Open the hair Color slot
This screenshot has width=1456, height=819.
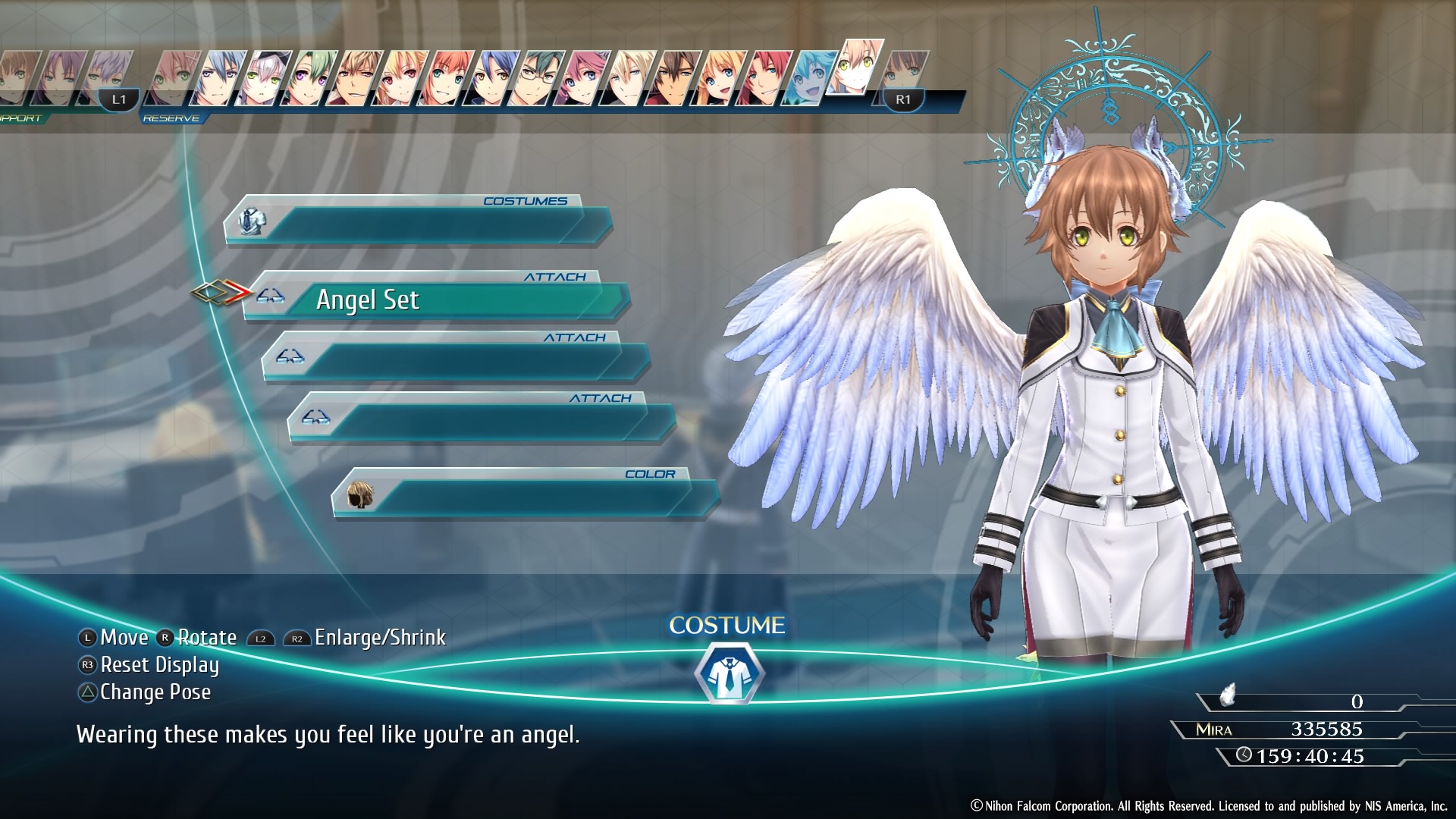coord(525,495)
